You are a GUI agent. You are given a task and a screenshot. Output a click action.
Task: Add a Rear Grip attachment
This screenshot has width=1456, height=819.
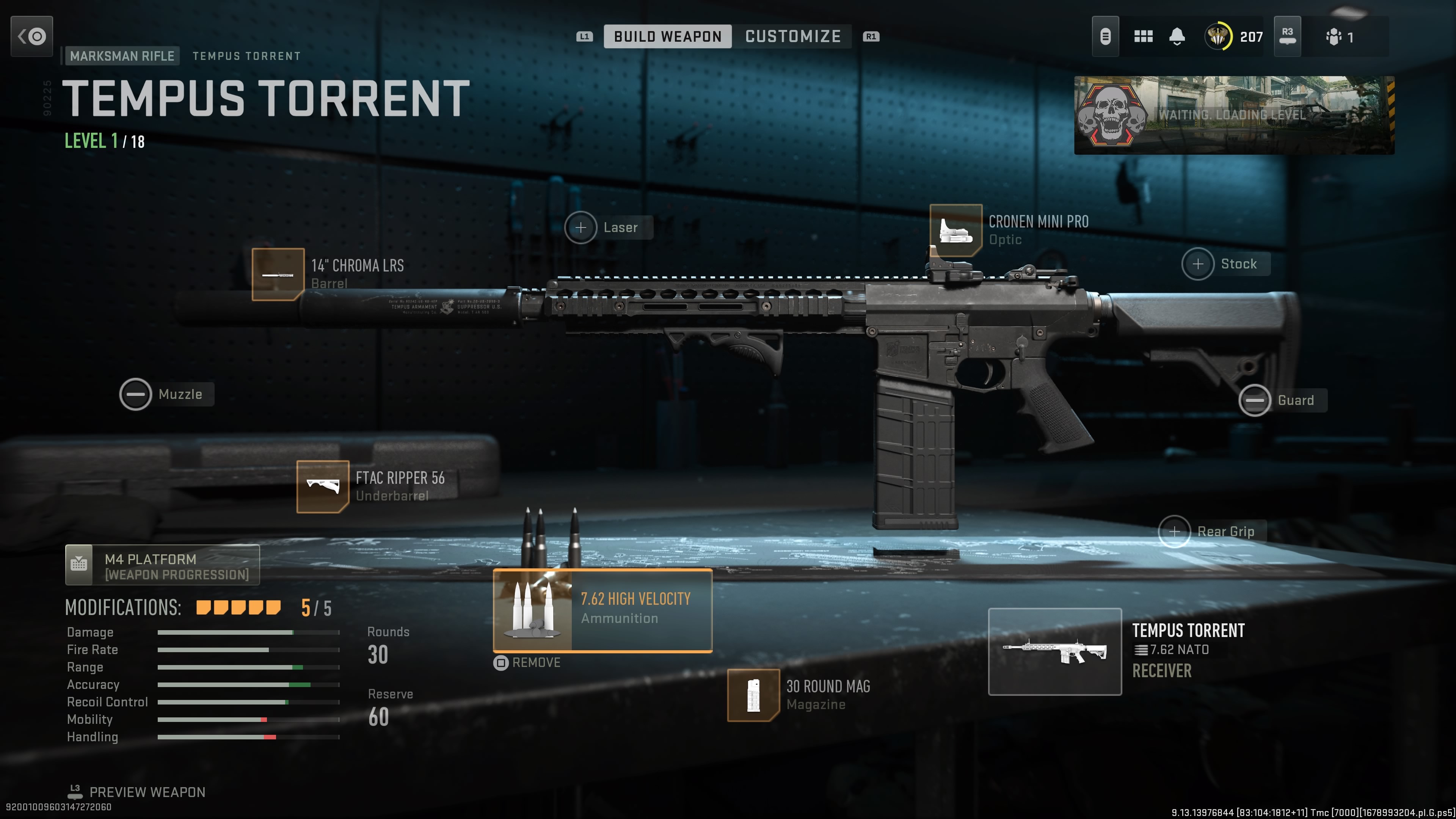tap(1175, 532)
